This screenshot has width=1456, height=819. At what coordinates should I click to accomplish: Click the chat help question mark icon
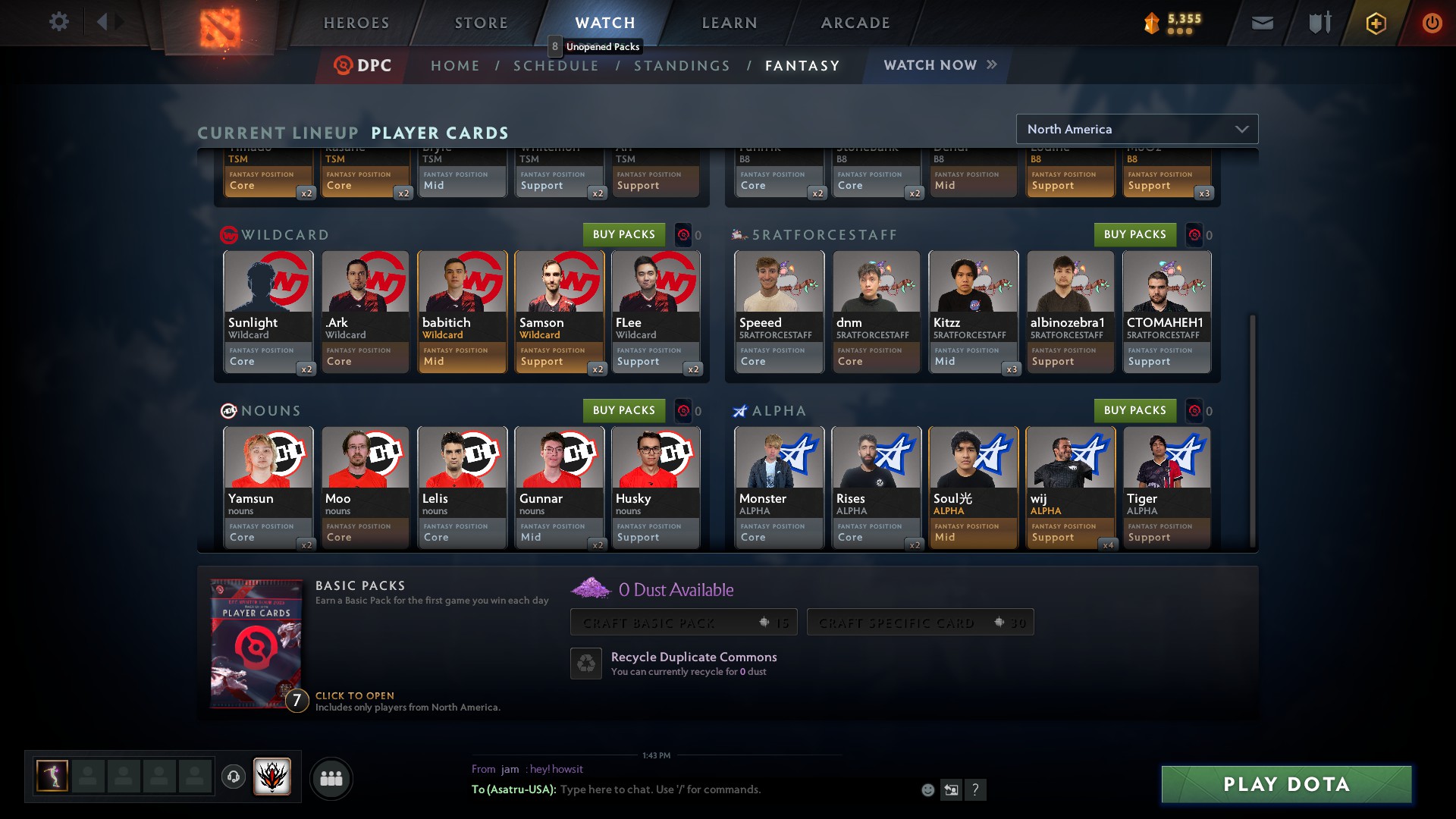[976, 789]
